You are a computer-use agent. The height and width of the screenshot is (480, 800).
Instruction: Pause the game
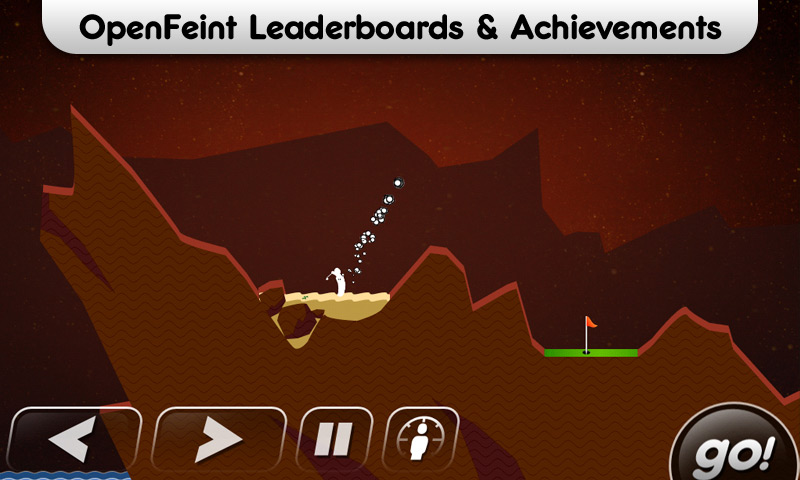coord(336,438)
